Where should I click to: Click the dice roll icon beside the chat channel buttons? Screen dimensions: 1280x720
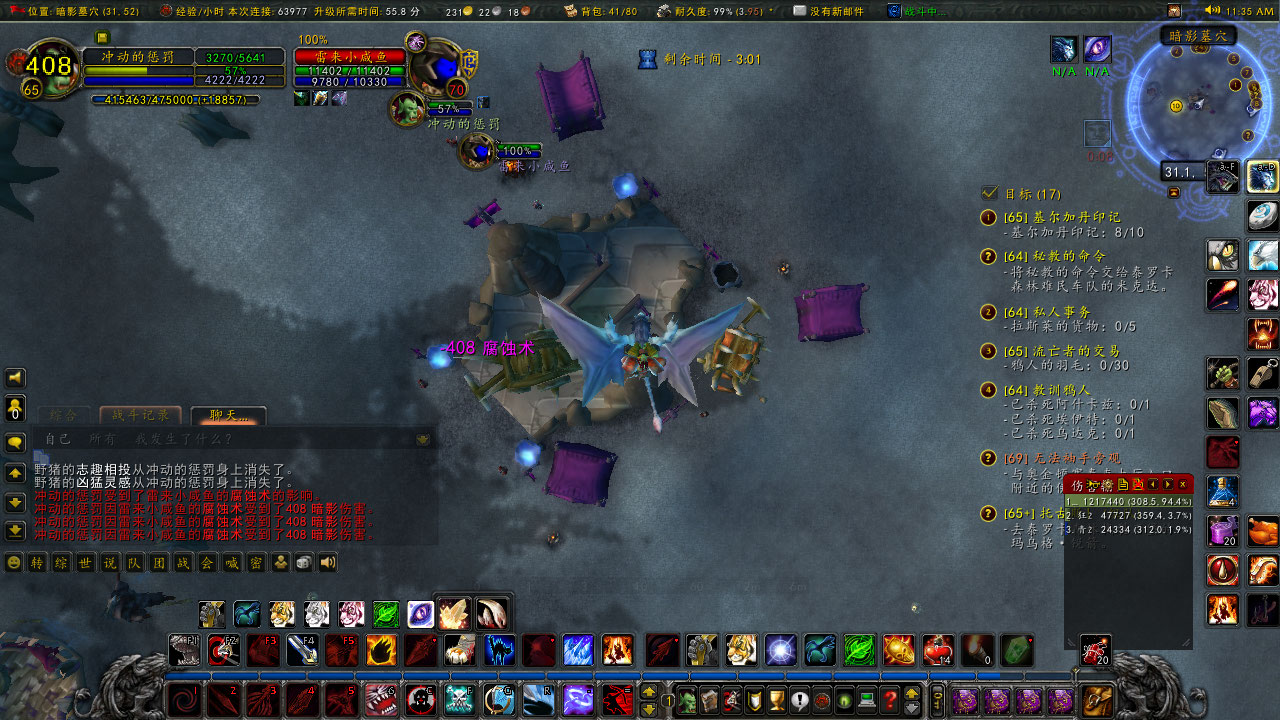click(x=302, y=562)
